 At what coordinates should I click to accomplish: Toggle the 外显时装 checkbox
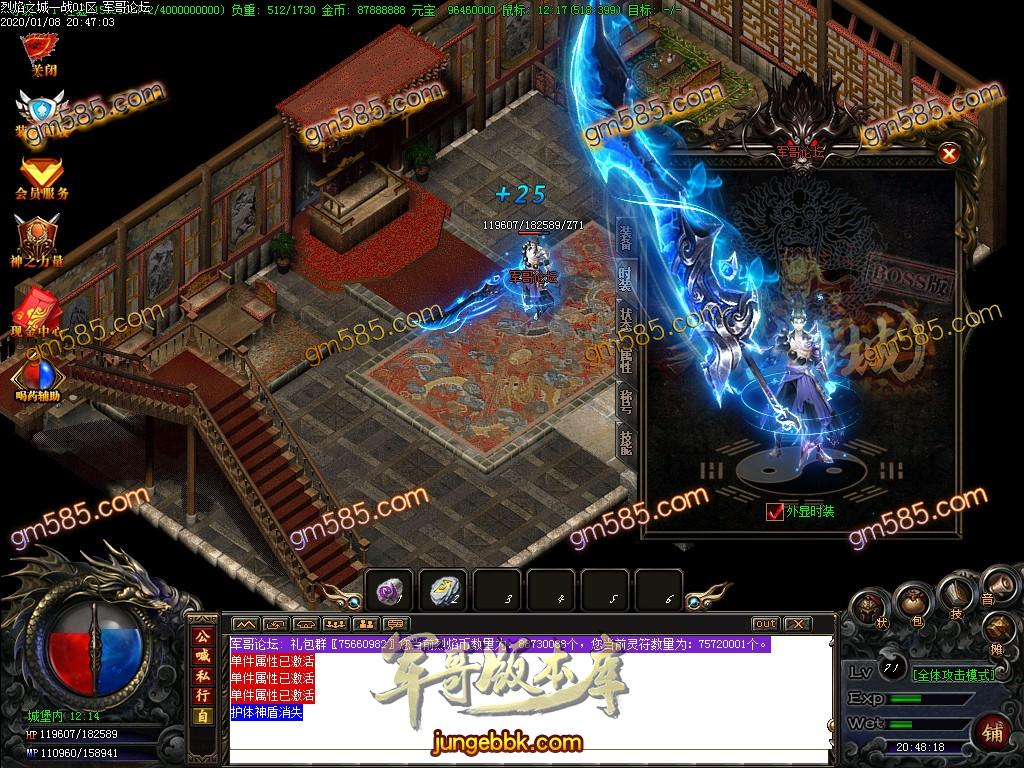(774, 512)
